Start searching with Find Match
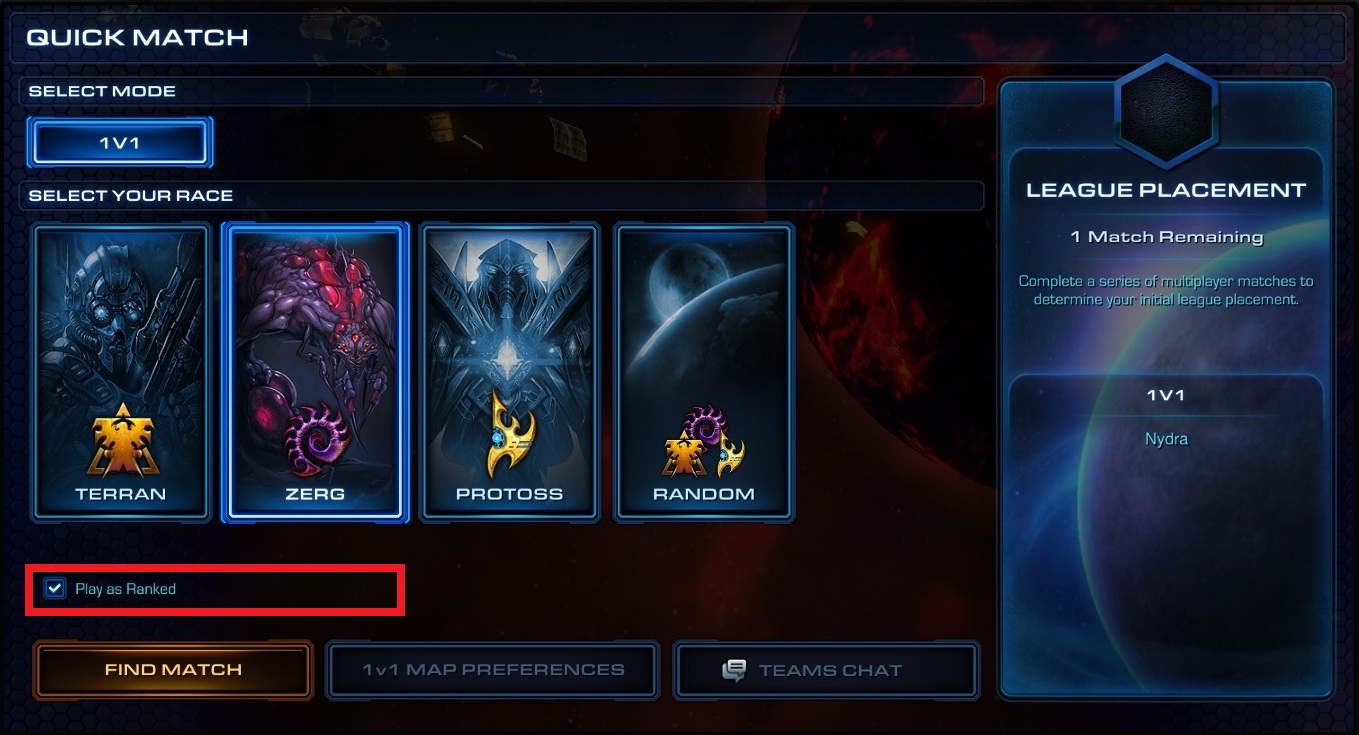This screenshot has height=735, width=1359. click(173, 670)
